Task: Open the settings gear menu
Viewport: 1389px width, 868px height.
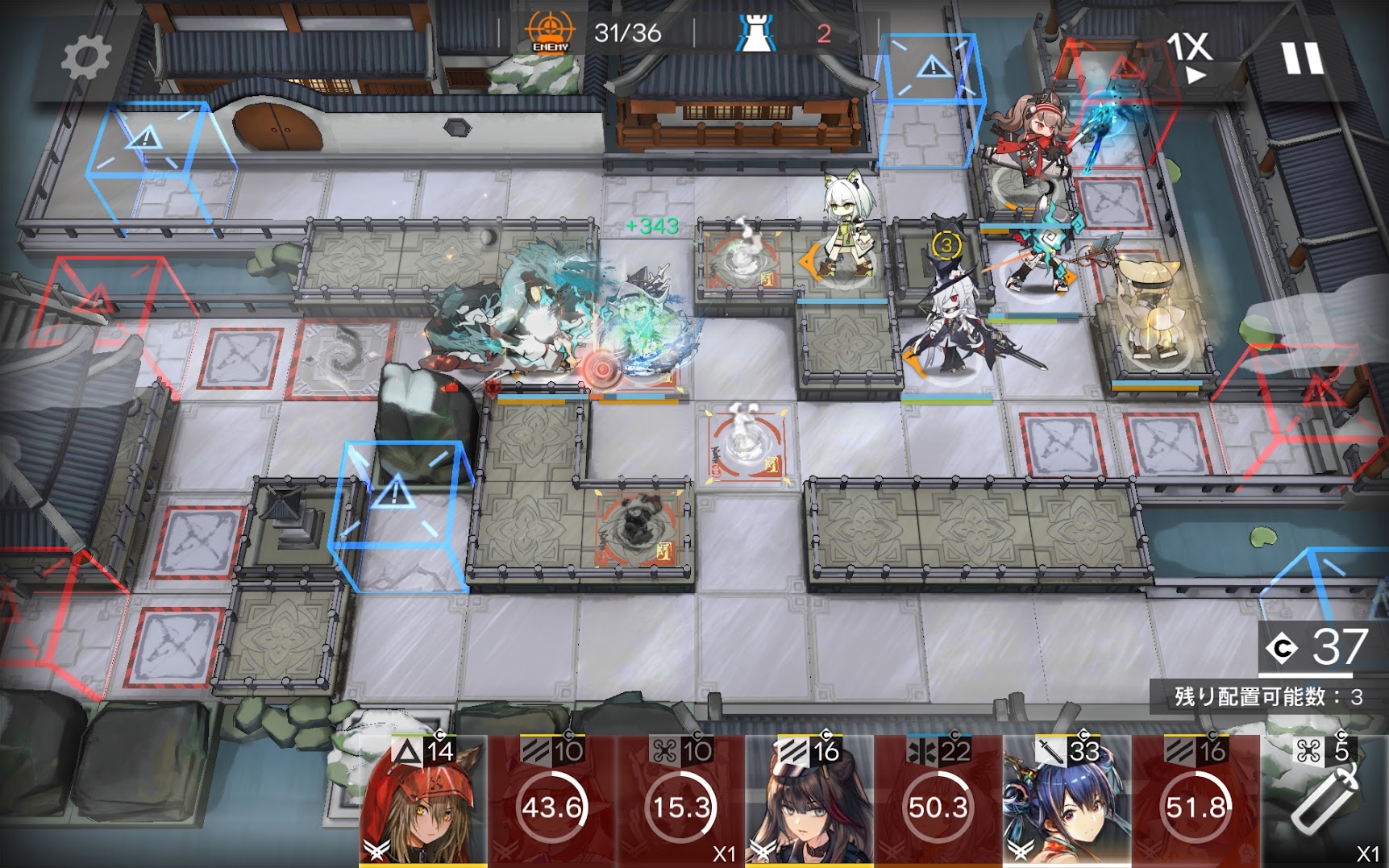Action: point(85,58)
